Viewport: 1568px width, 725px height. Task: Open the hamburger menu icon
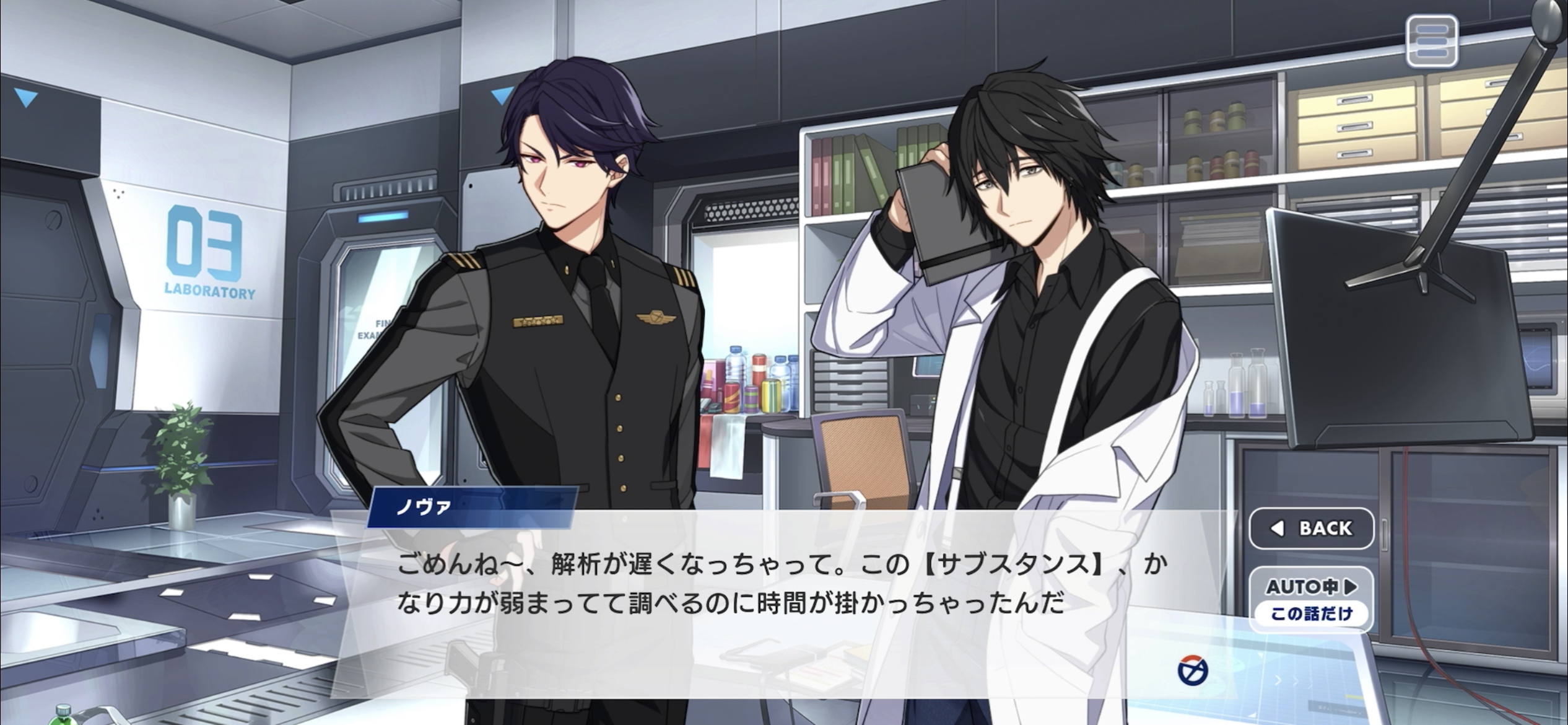point(1431,42)
